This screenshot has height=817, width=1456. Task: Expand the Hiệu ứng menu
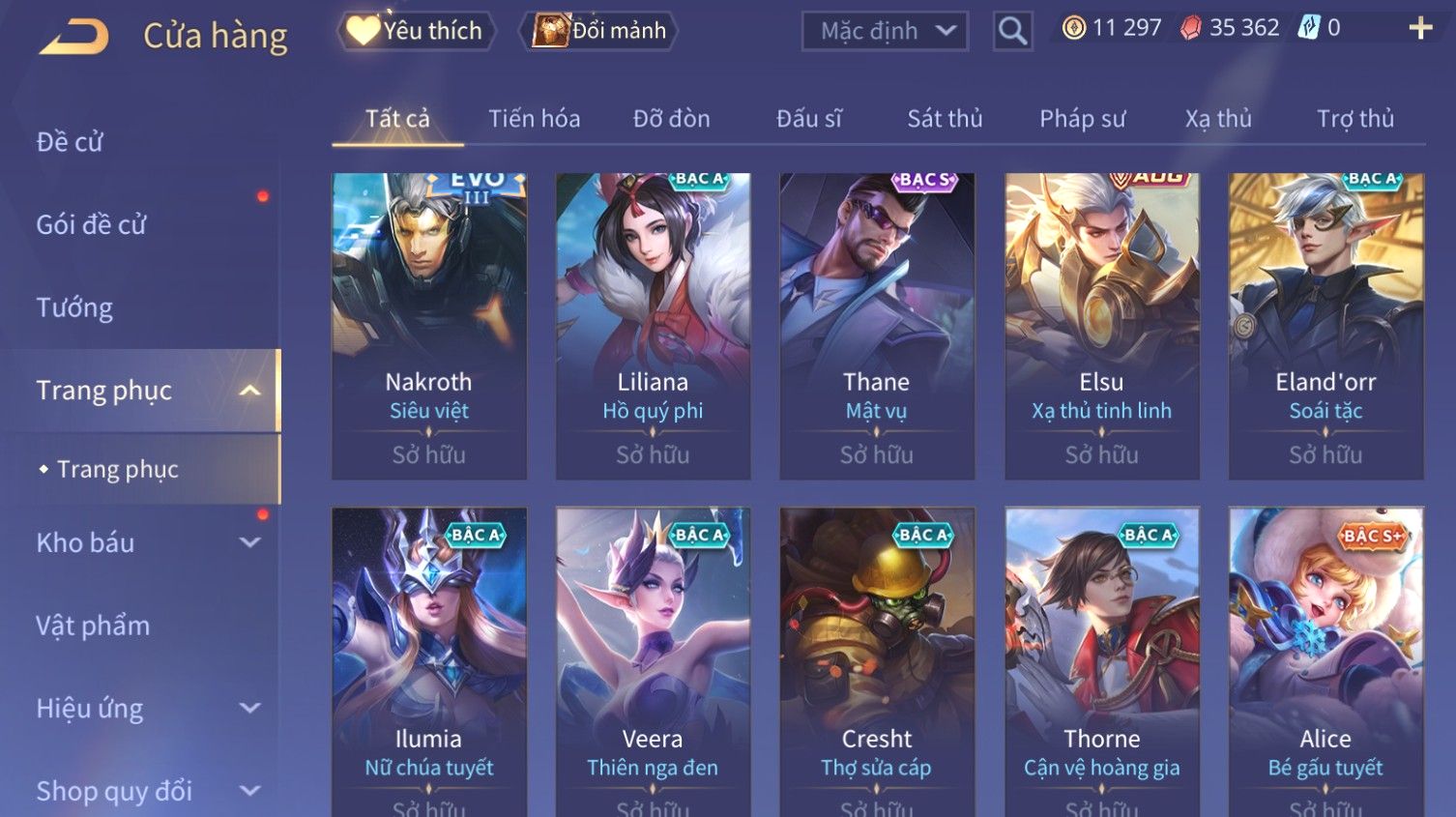145,709
